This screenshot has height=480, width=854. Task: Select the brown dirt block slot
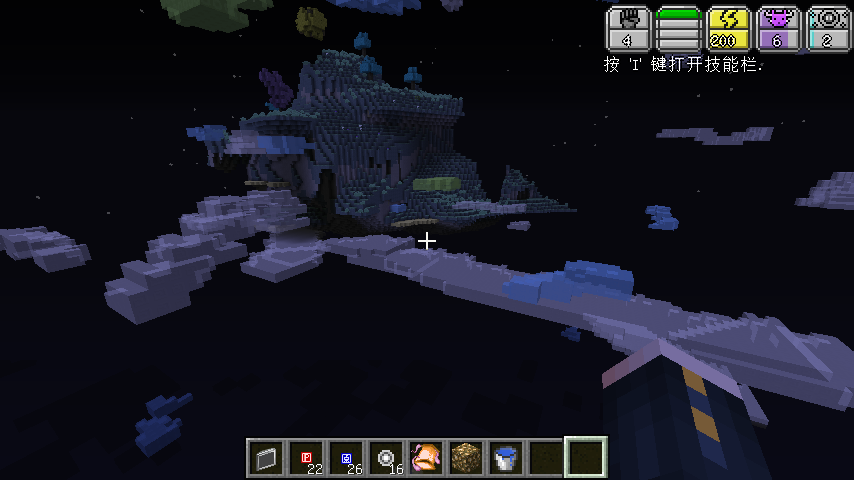466,458
